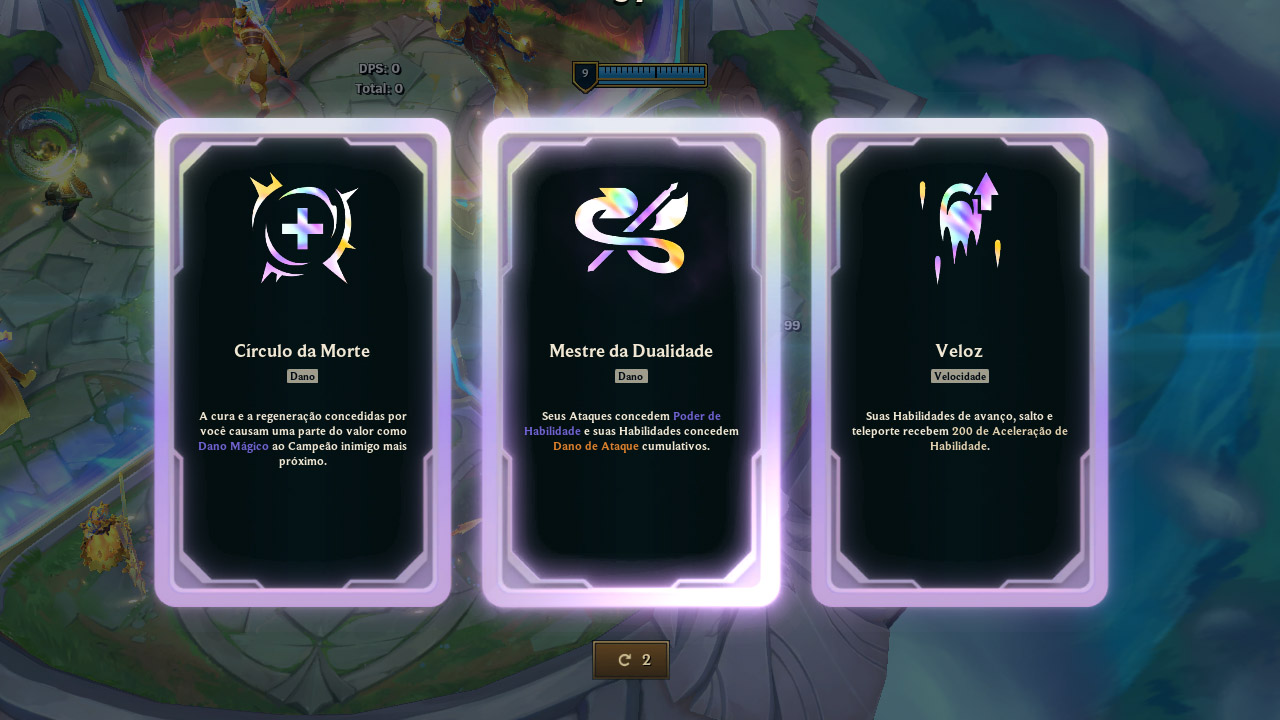Click the DPS: 0 counter
The width and height of the screenshot is (1280, 720).
(381, 68)
